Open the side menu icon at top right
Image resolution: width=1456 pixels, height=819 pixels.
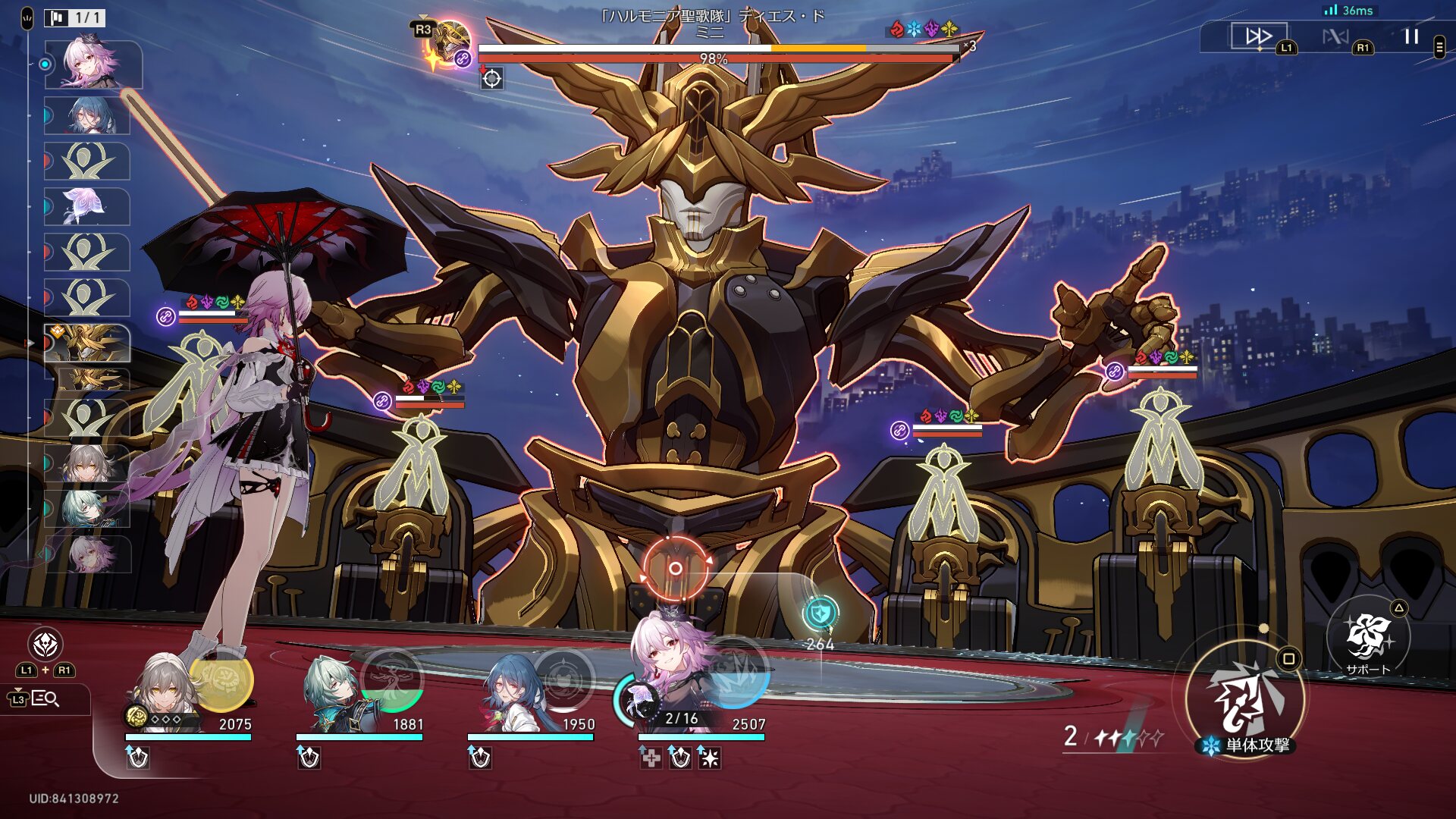pos(1439,47)
